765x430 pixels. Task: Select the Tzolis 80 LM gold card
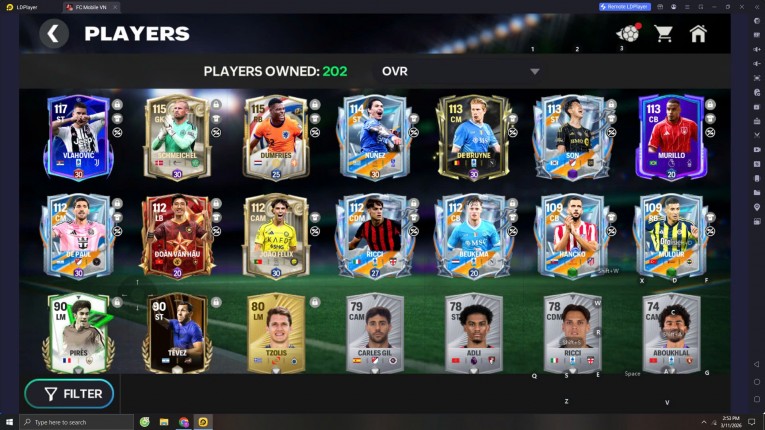[276, 333]
